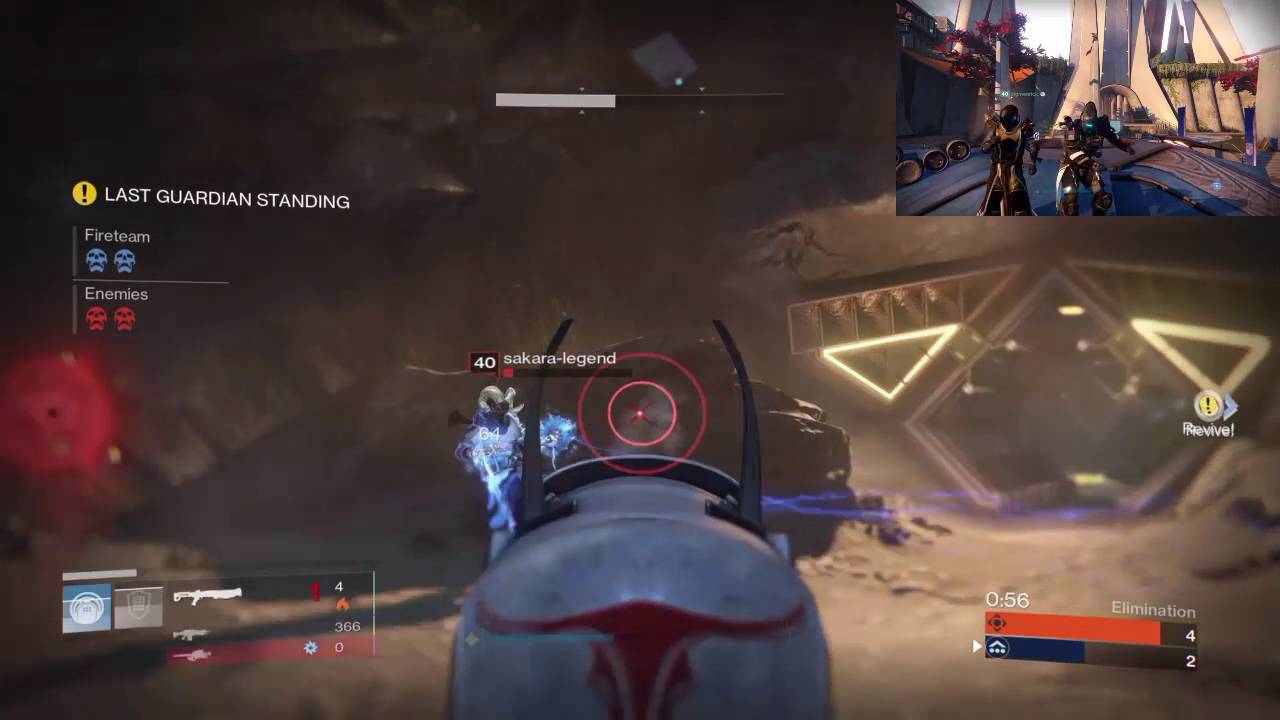Screen dimensions: 1280x720
Task: Switch to the auto rifle weapon icon
Action: 190,634
